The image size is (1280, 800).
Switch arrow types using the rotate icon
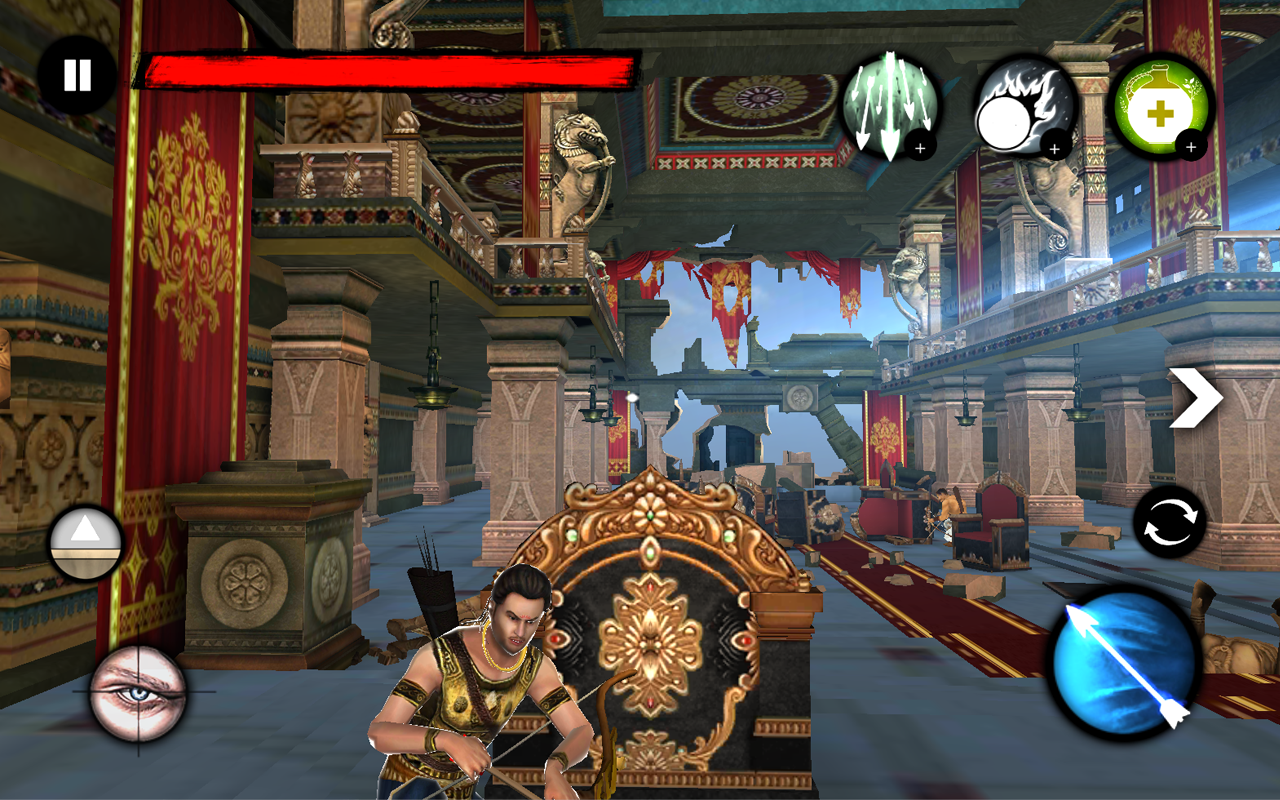(x=1172, y=522)
